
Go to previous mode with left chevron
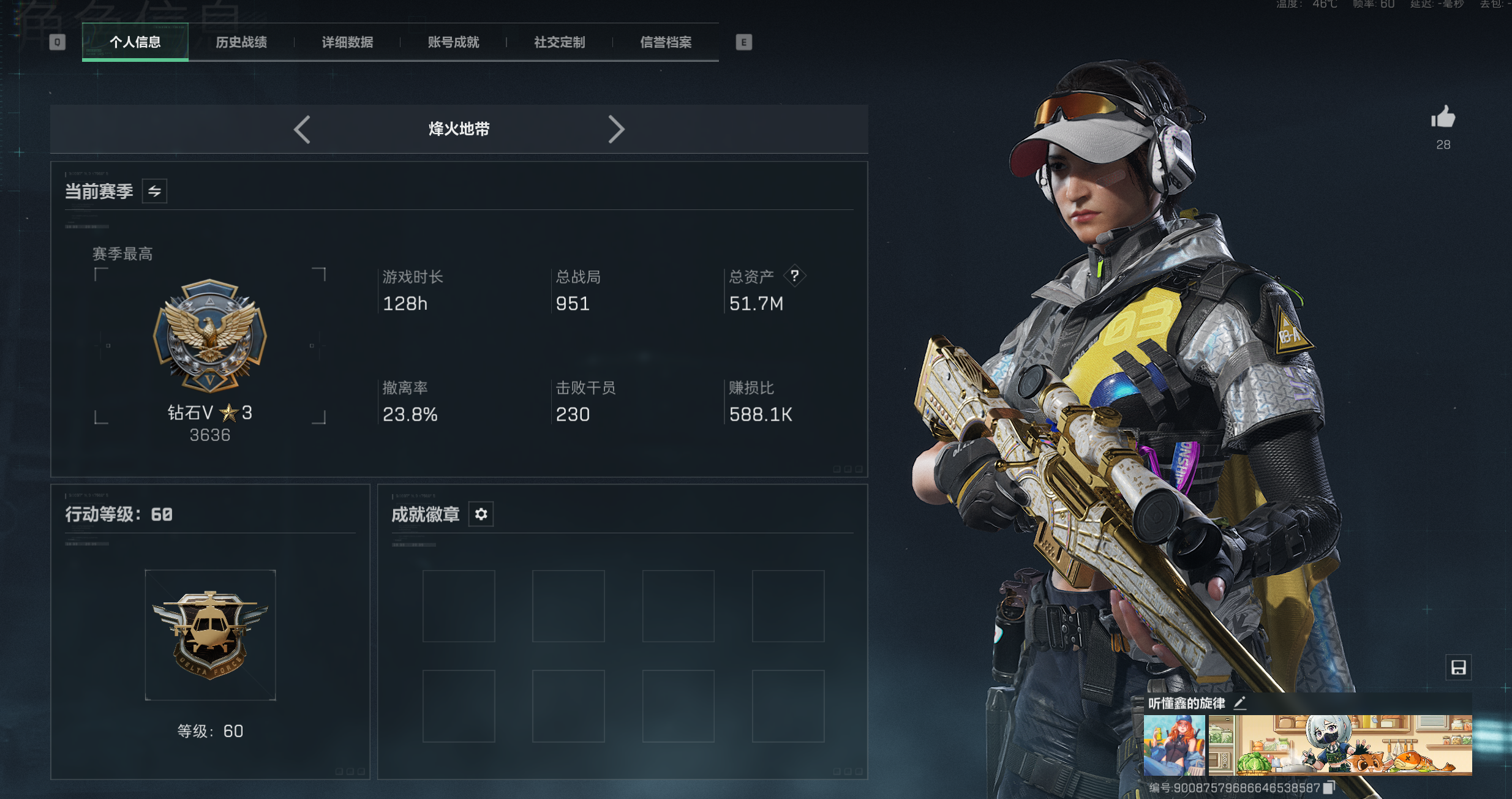click(301, 129)
